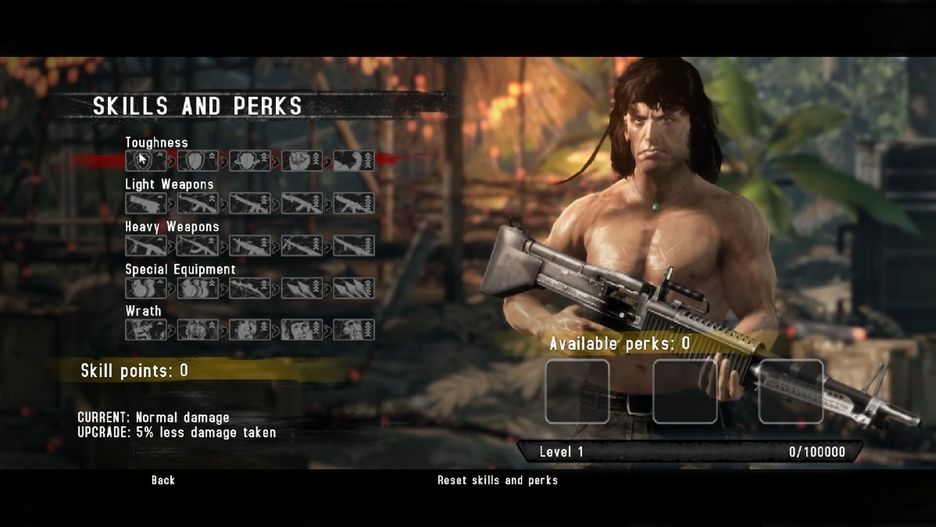Image resolution: width=936 pixels, height=527 pixels.
Task: Choose the three-chevron Light Weapons skill
Action: click(x=249, y=203)
